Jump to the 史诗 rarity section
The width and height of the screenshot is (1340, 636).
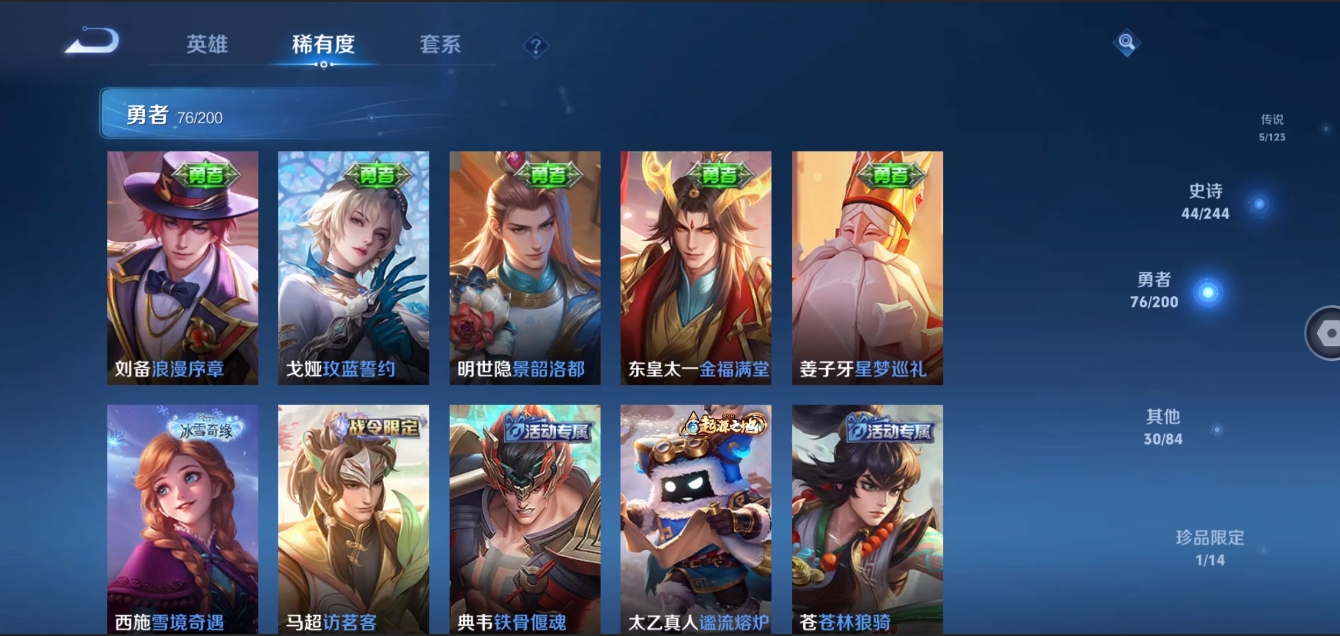1206,201
